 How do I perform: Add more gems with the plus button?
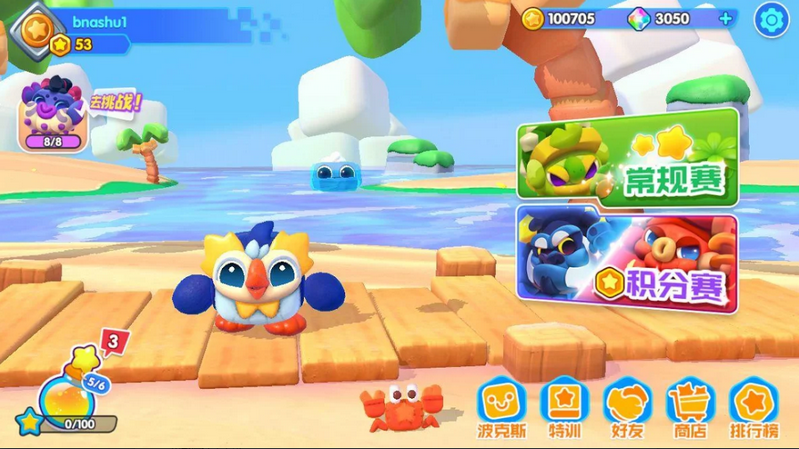(x=725, y=19)
